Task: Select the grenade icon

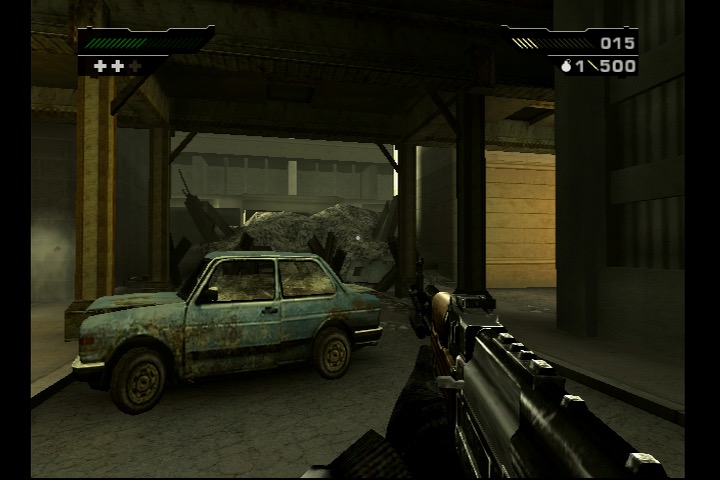Action: pos(567,66)
